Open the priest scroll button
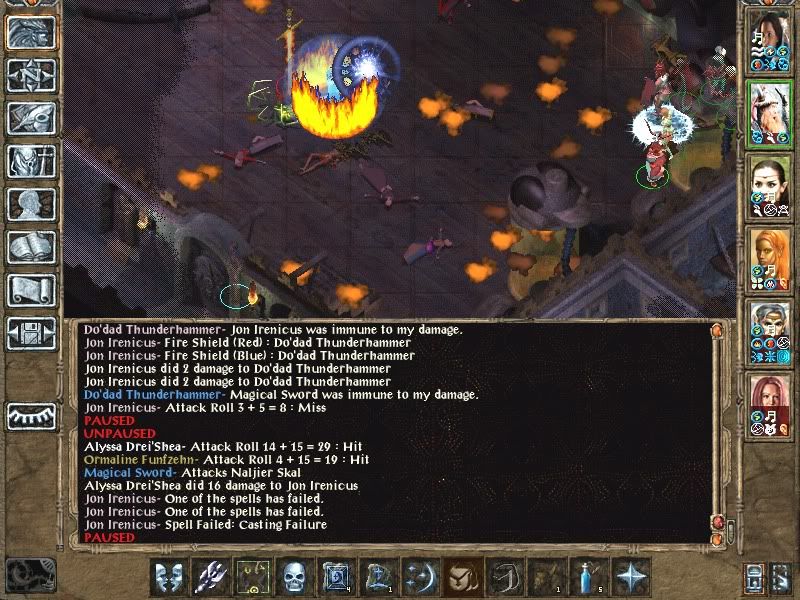Image resolution: width=800 pixels, height=600 pixels. pyautogui.click(x=32, y=290)
